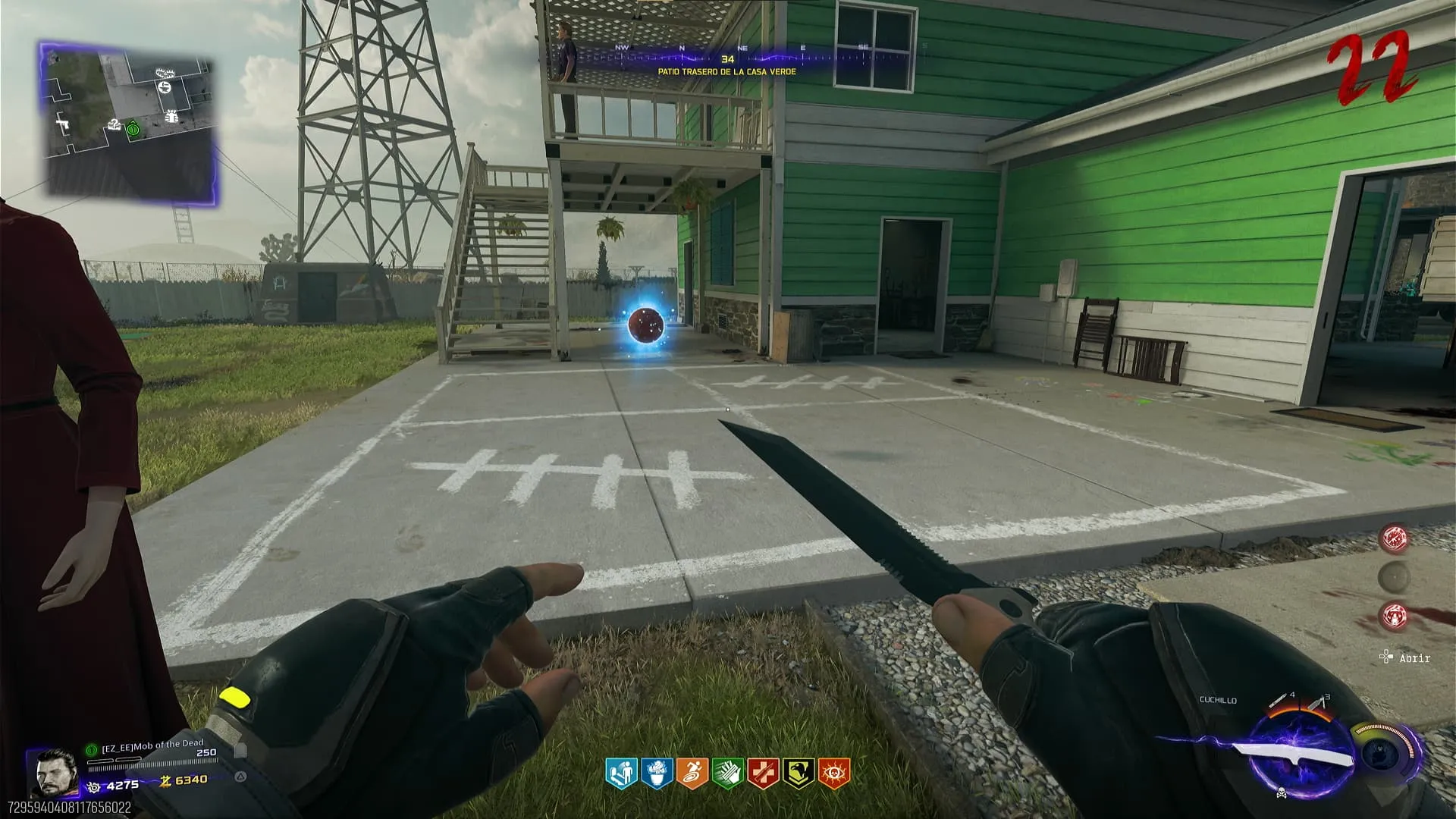The height and width of the screenshot is (819, 1456).
Task: Open the minimap
Action: (129, 121)
